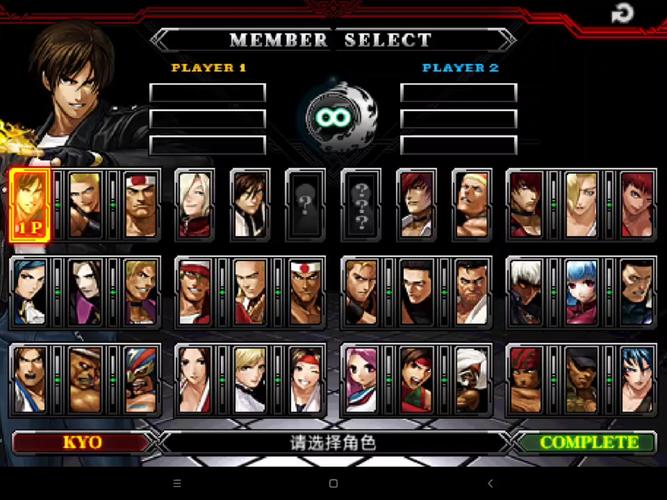Confirm team with the COMPLETE button

click(589, 442)
